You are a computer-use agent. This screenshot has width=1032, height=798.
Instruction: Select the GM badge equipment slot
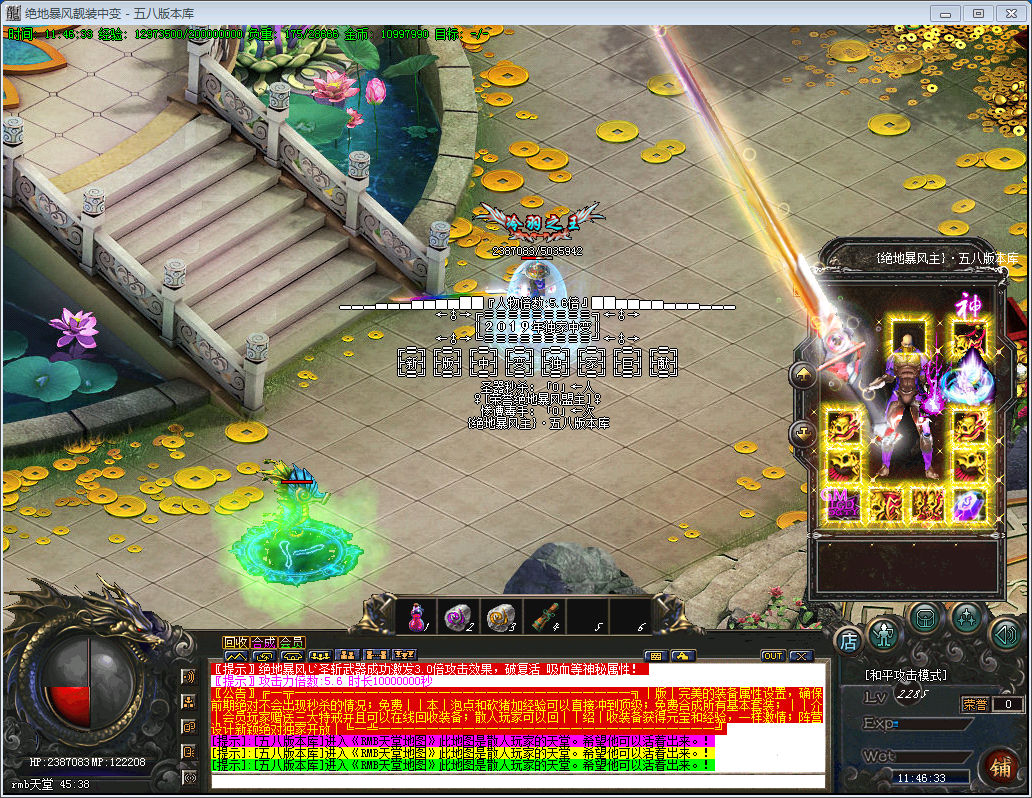pos(841,503)
